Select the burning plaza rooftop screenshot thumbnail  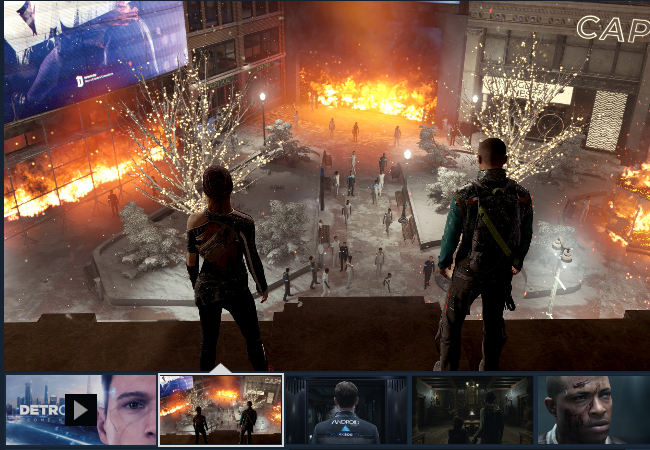(x=221, y=410)
